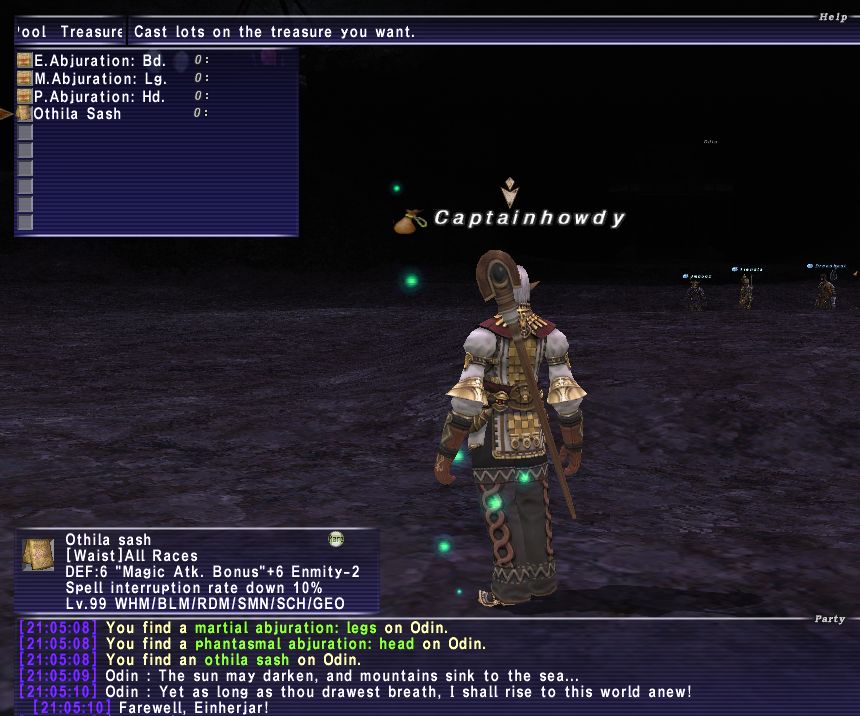Choose M.Abjuration: Lg. treasure entry

pos(99,78)
